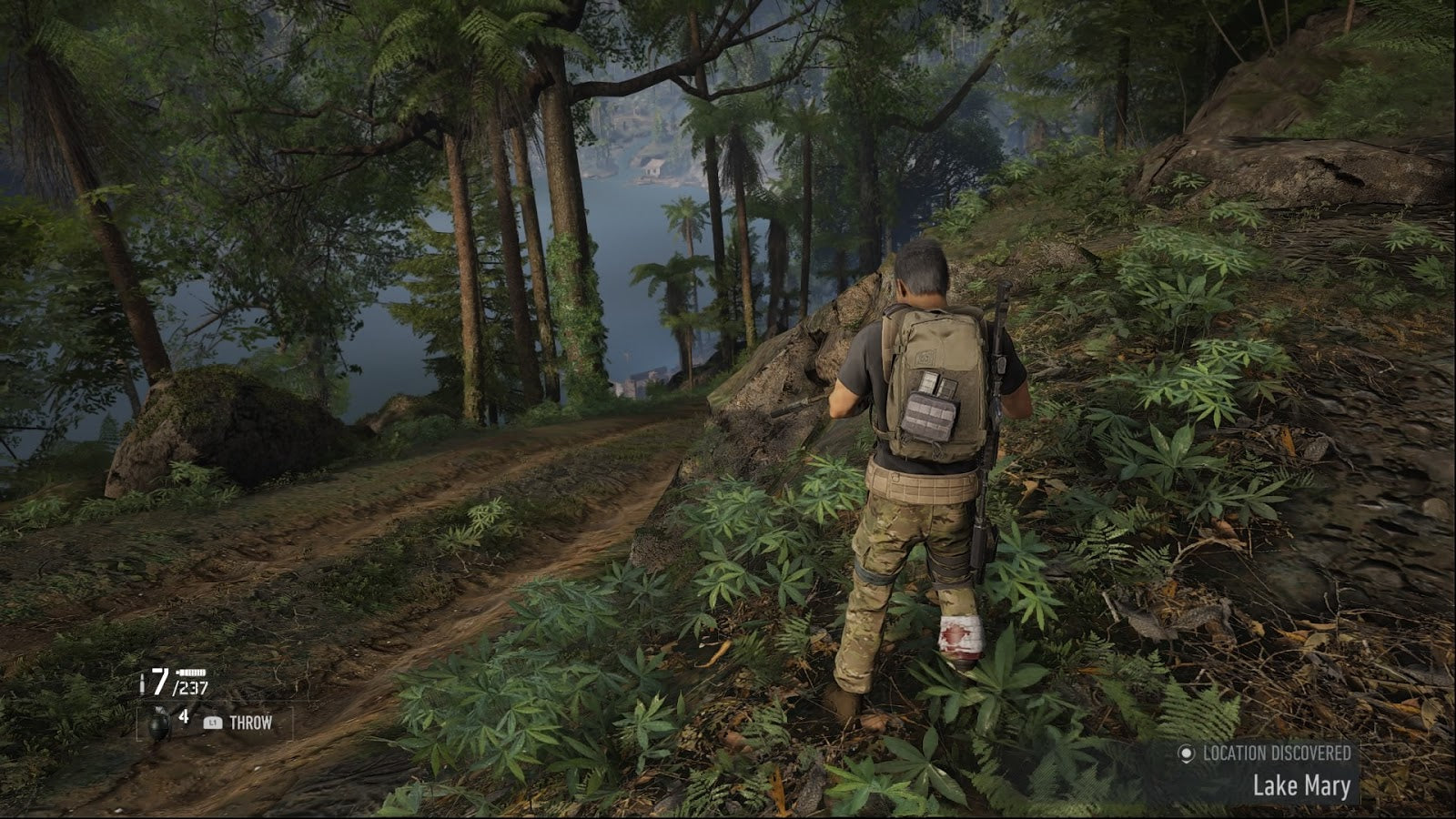Viewport: 1456px width, 819px height.
Task: Open the LOCATION DISCOVERED header
Action: (1278, 752)
